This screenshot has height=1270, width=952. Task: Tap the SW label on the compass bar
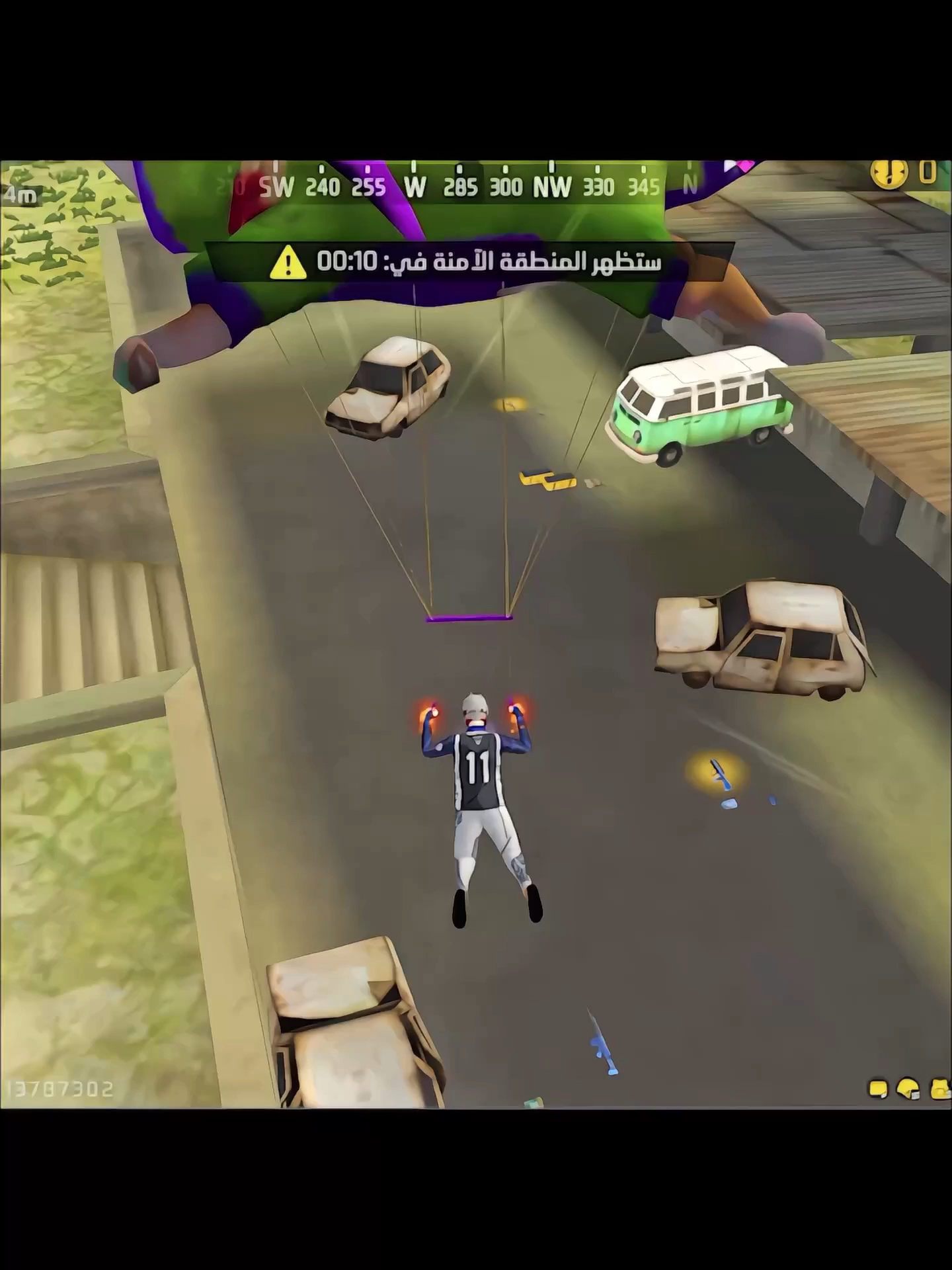(276, 187)
